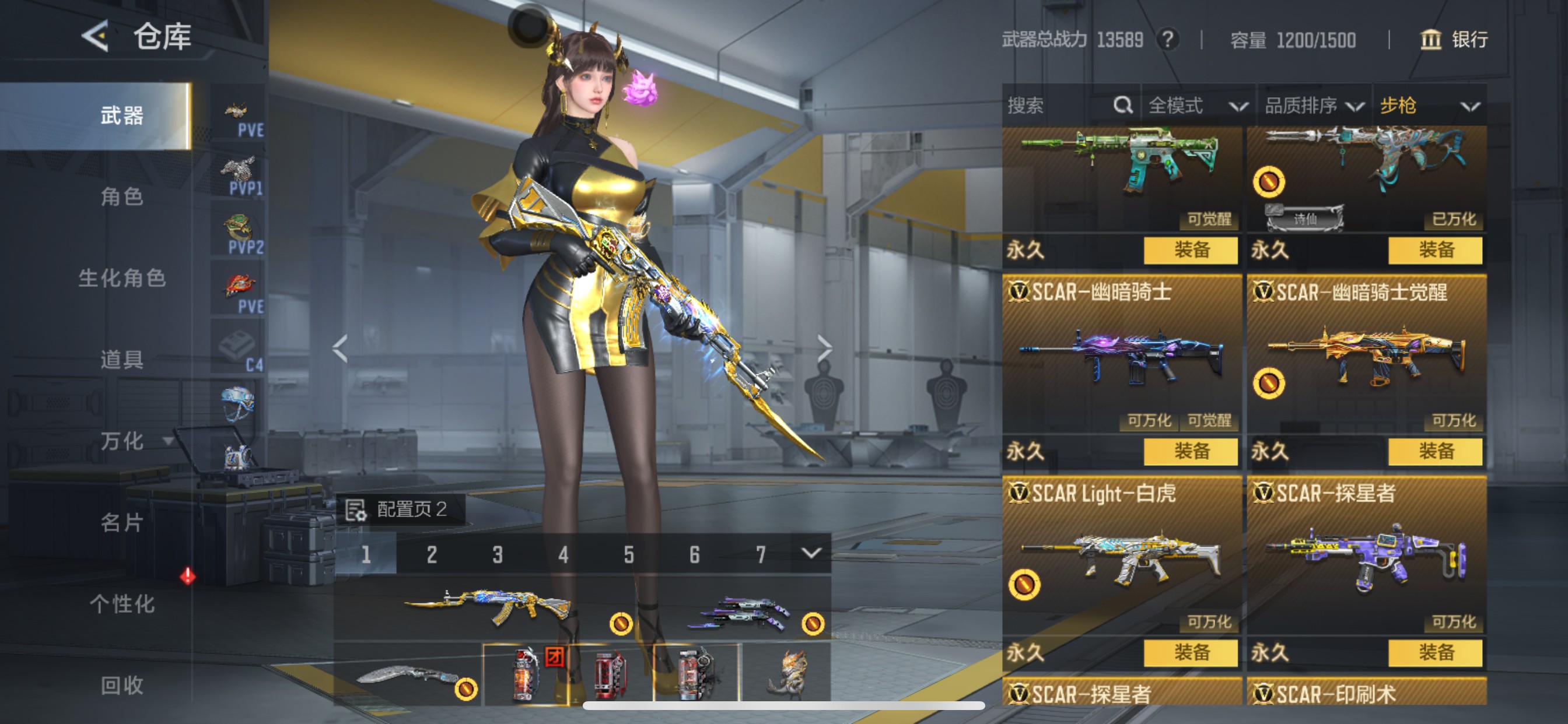
Task: Open the 道具 category
Action: [122, 360]
